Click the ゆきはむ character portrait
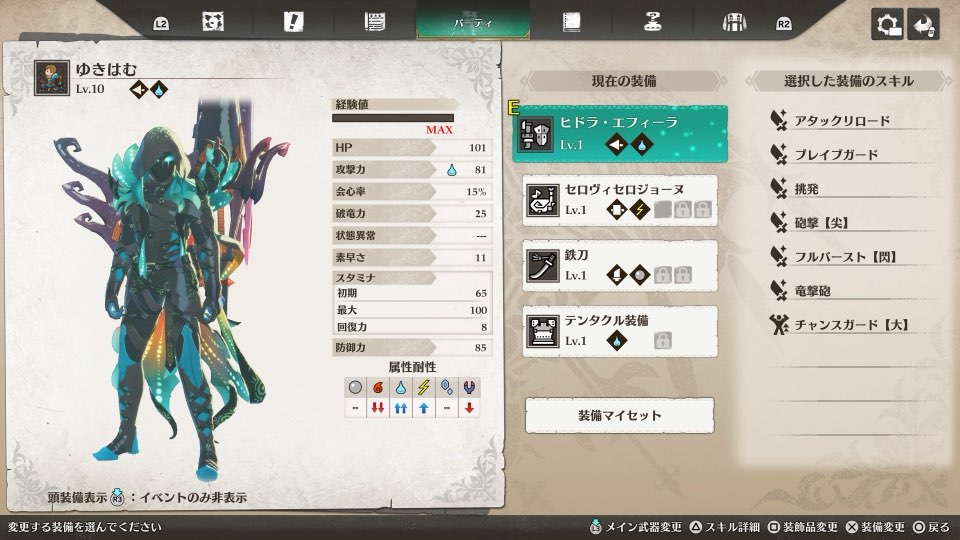Screen dimensions: 960x540 (52, 78)
